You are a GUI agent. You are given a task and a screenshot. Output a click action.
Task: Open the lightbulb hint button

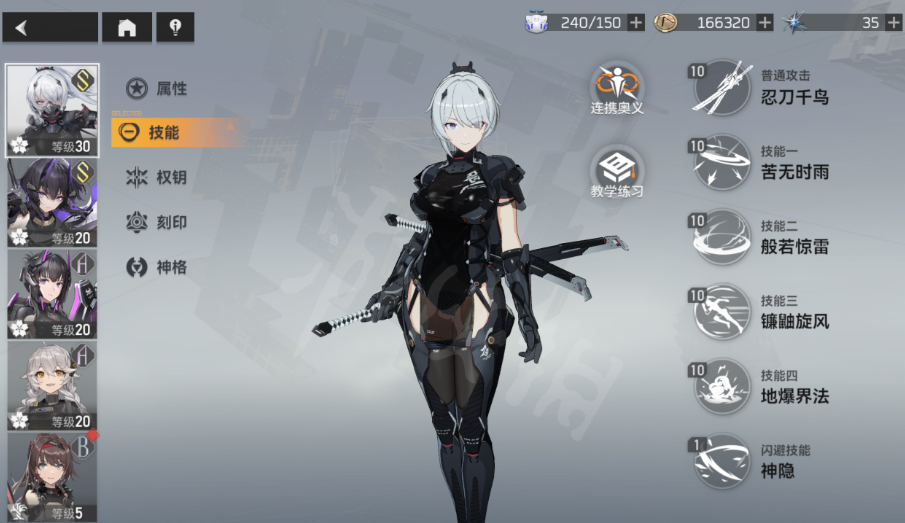click(175, 27)
